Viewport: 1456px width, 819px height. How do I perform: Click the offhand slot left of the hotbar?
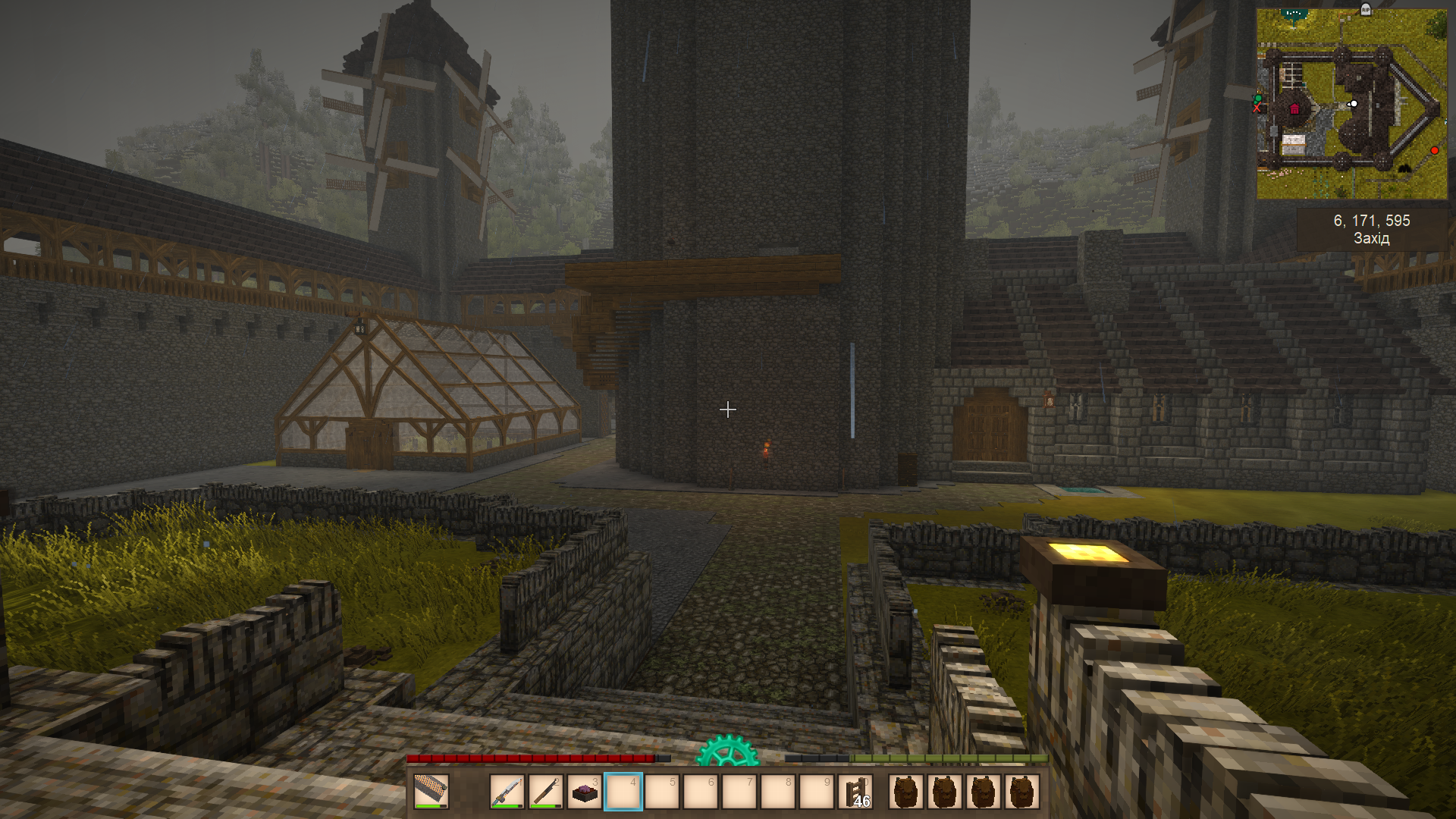coord(431,792)
